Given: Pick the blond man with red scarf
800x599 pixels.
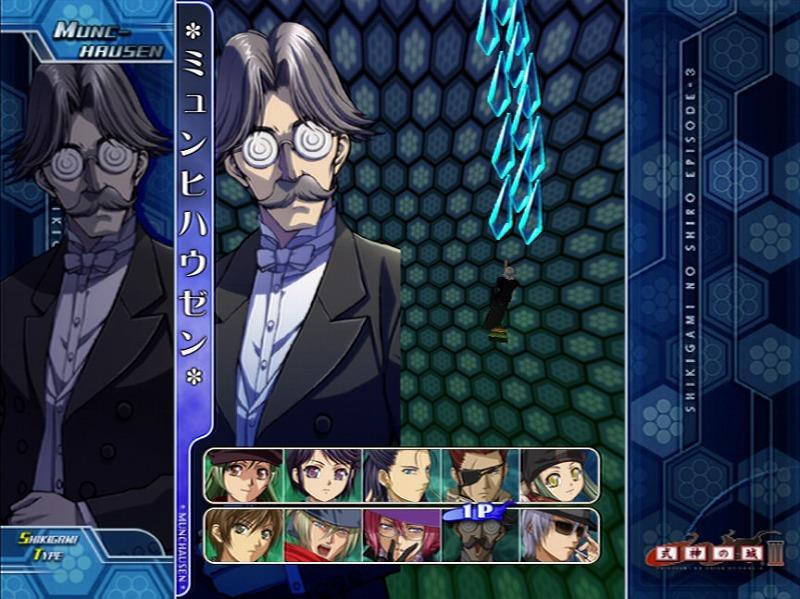Looking at the screenshot, I should point(322,535).
